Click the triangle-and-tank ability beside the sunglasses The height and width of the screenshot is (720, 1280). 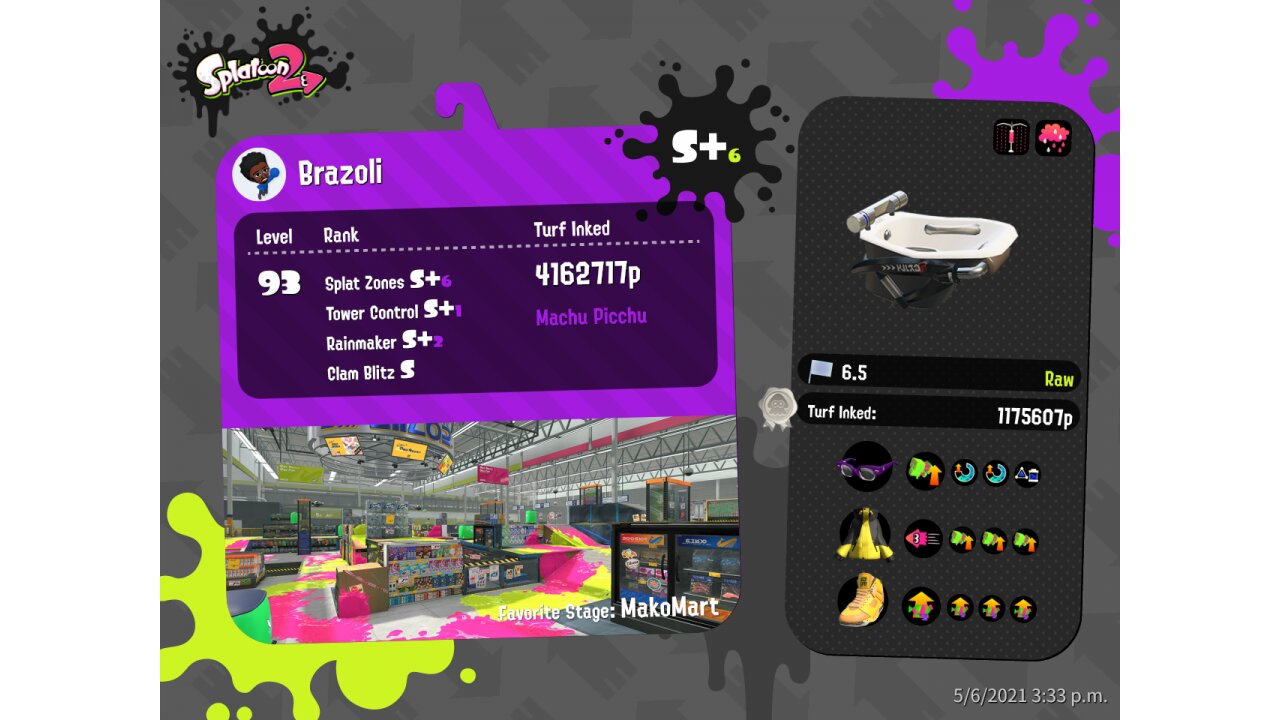[1027, 473]
